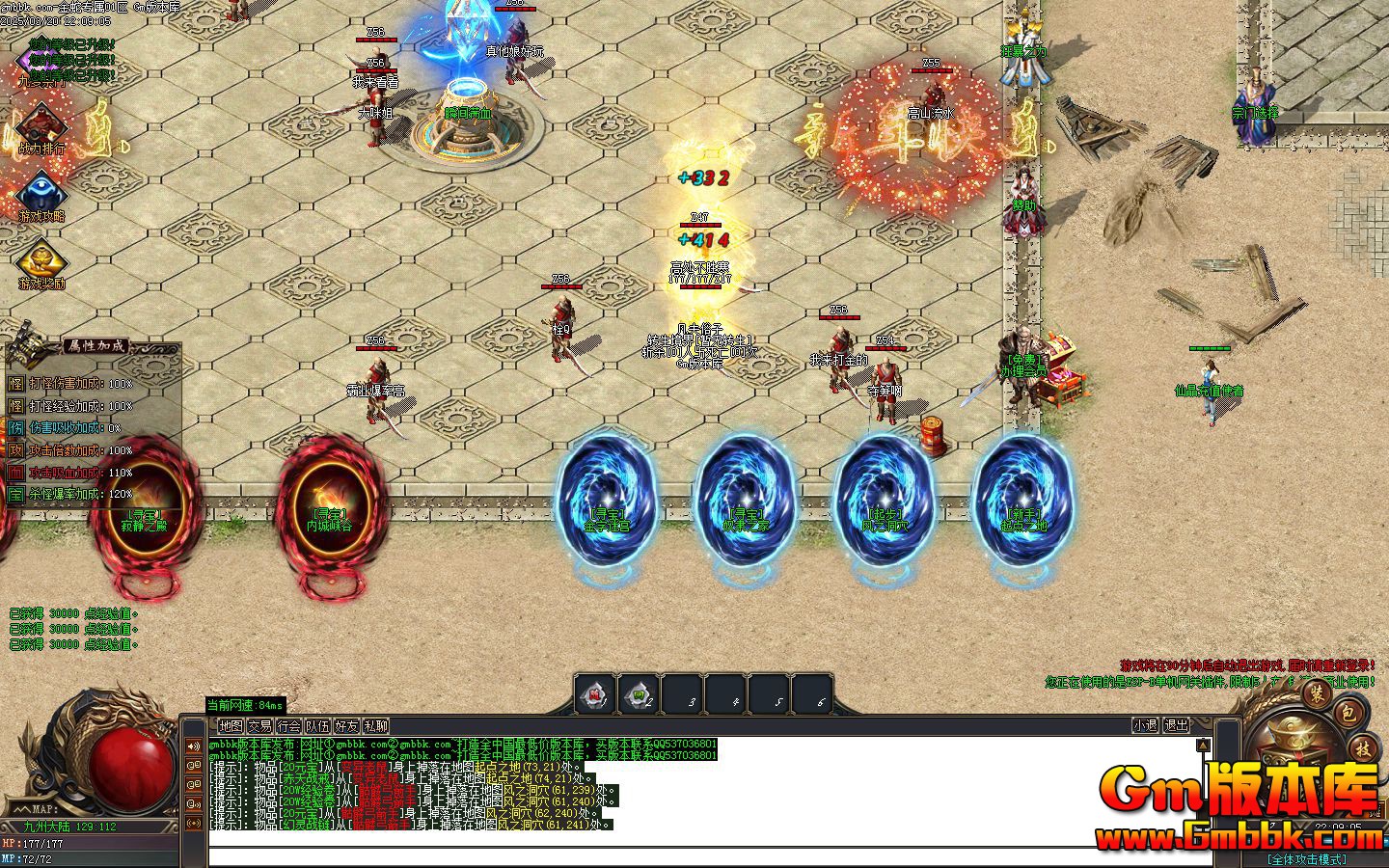1389x868 pixels.
Task: Open the 行会 guild button
Action: [288, 726]
